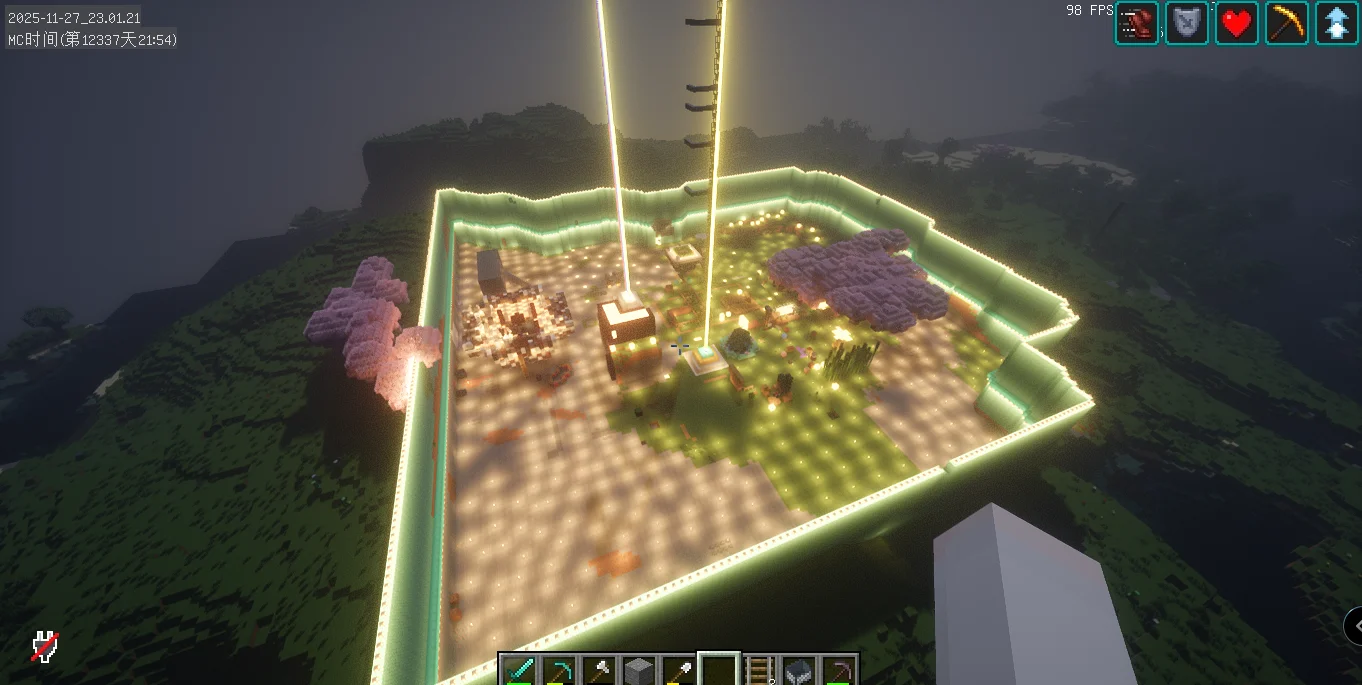Pick the gray stone block slot
The height and width of the screenshot is (685, 1362).
point(639,670)
